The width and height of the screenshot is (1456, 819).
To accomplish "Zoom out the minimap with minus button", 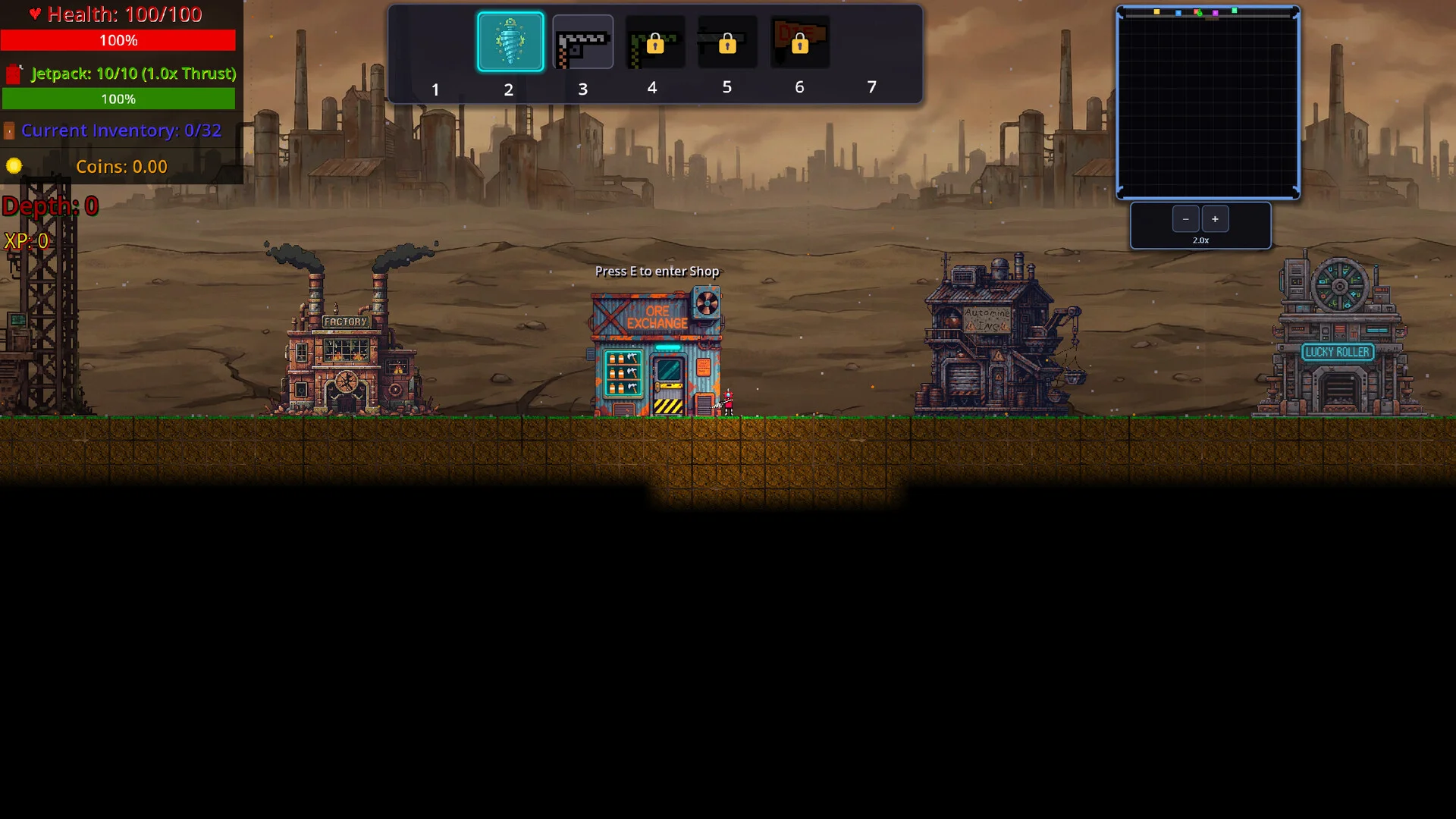I will [x=1185, y=219].
